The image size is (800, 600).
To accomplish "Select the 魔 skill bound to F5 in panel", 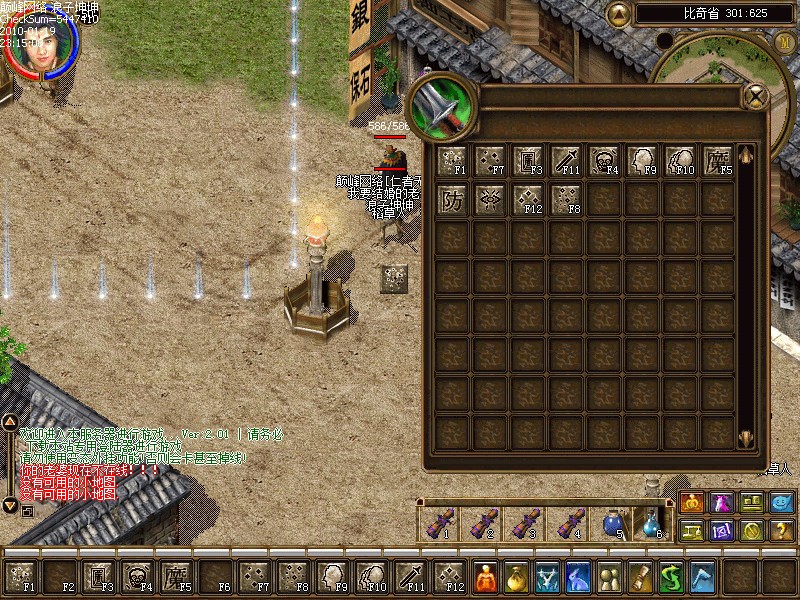I will coord(718,161).
